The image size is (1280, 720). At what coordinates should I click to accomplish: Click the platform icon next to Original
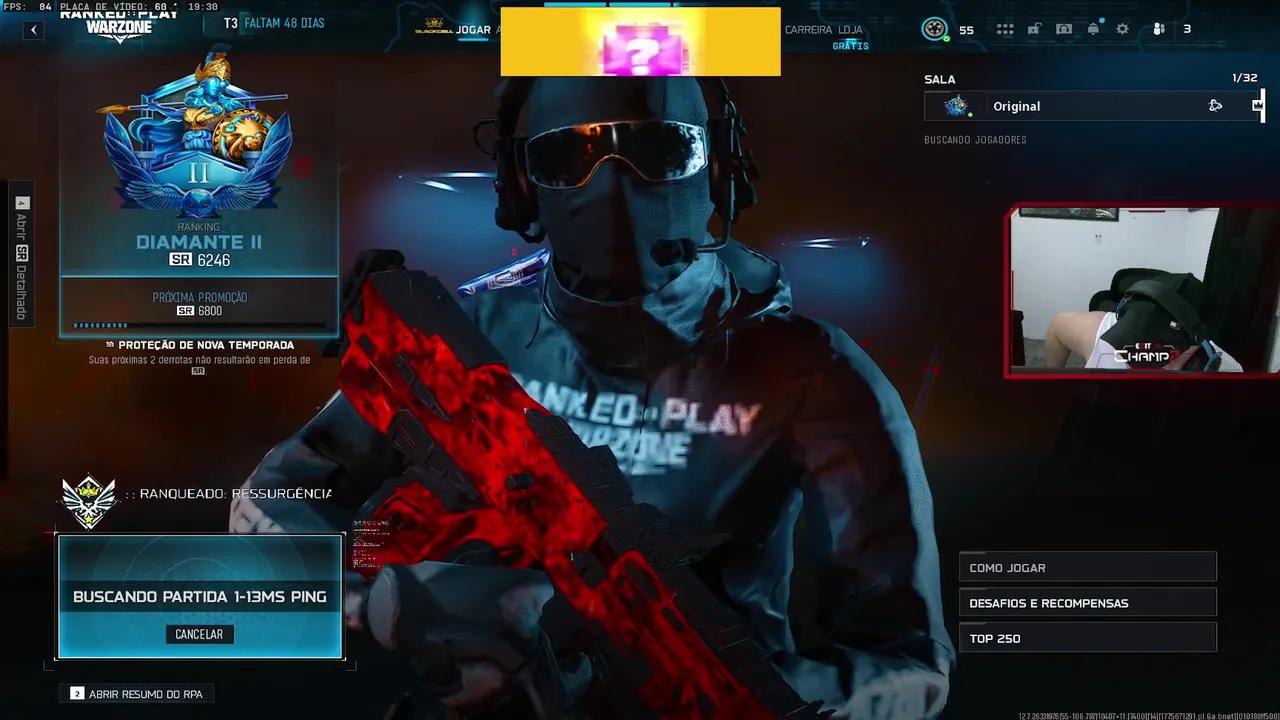(1215, 105)
